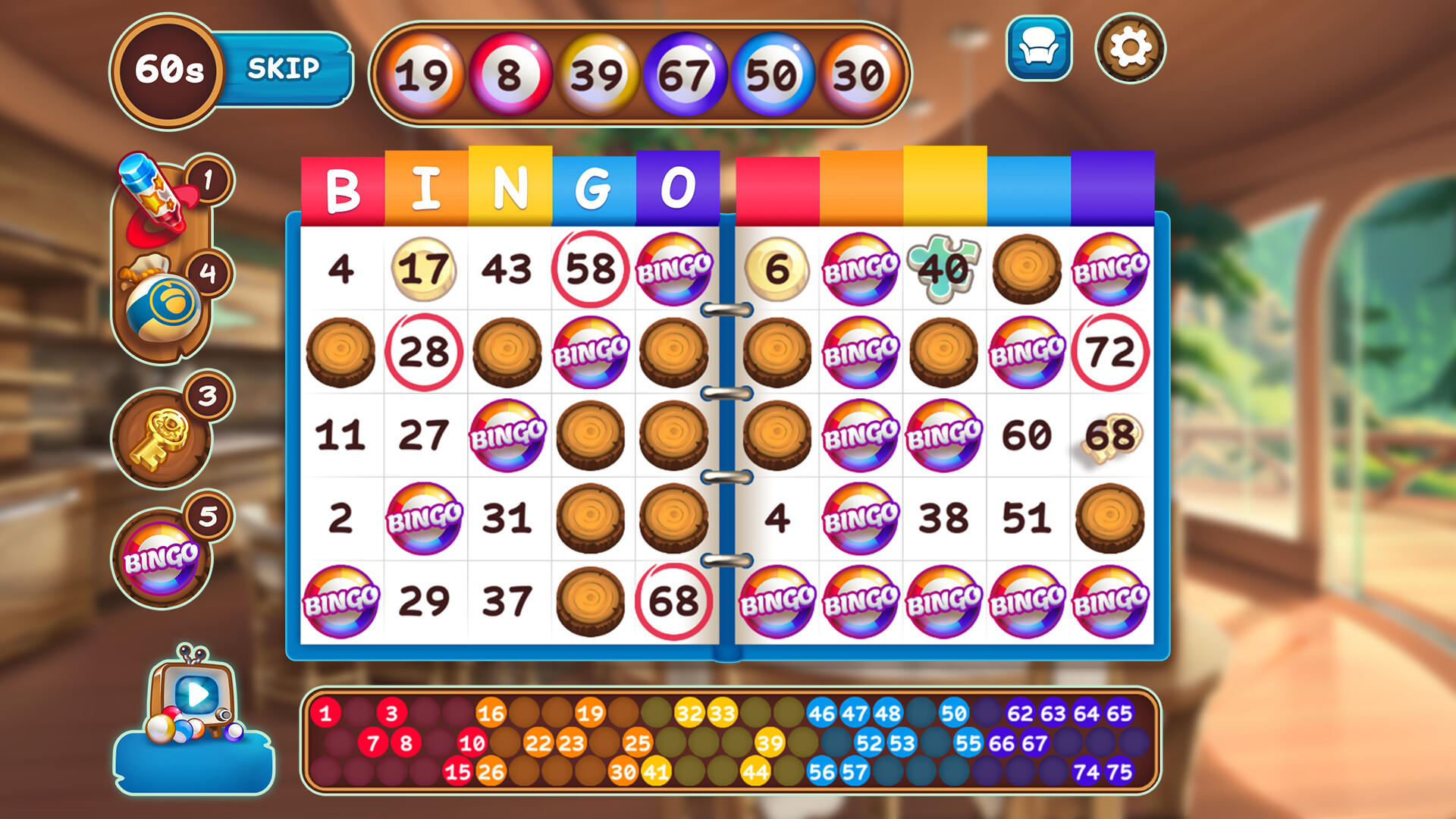The image size is (1456, 819).
Task: Expand the left card's B column header
Action: 344,185
